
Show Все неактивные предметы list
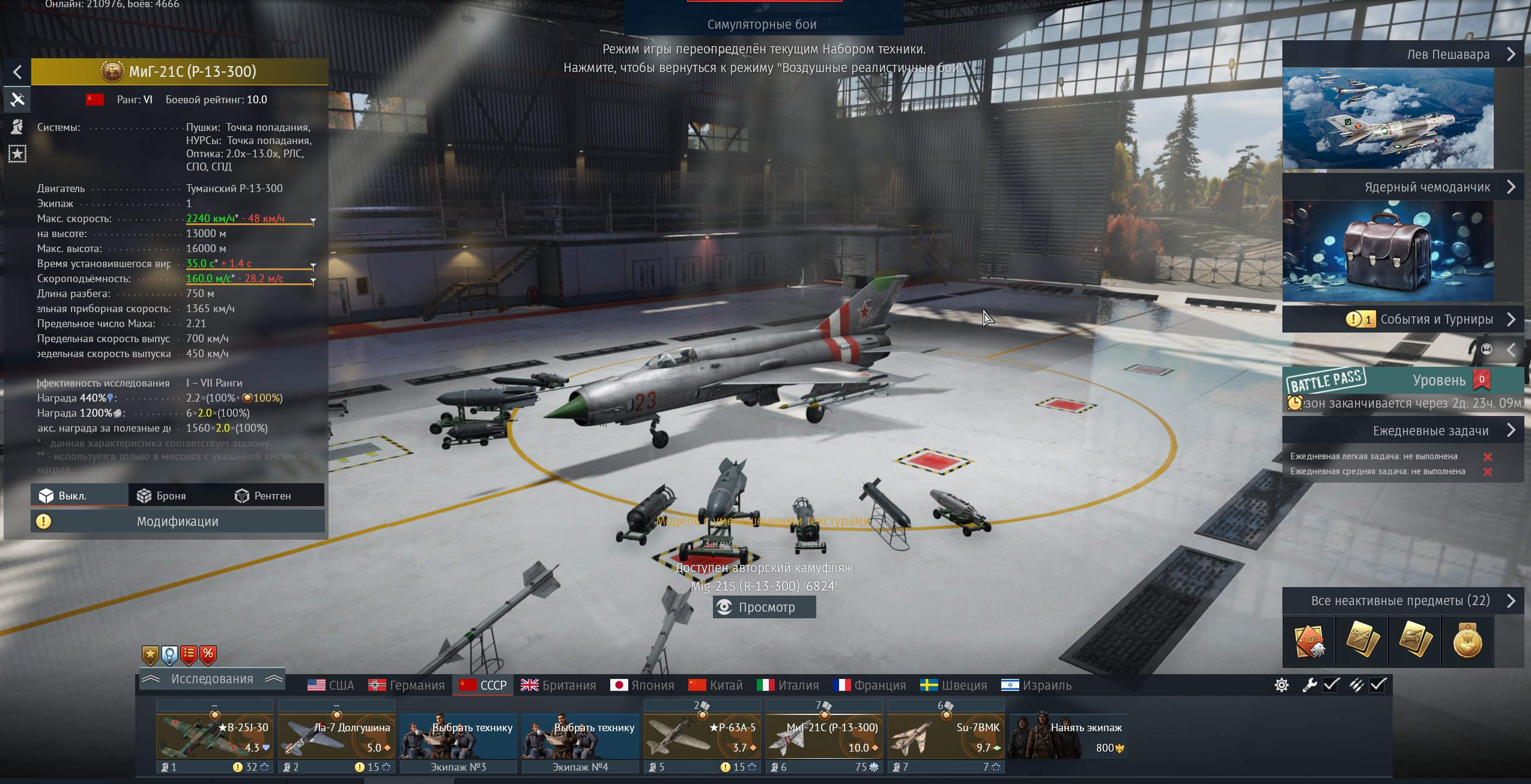(1402, 601)
